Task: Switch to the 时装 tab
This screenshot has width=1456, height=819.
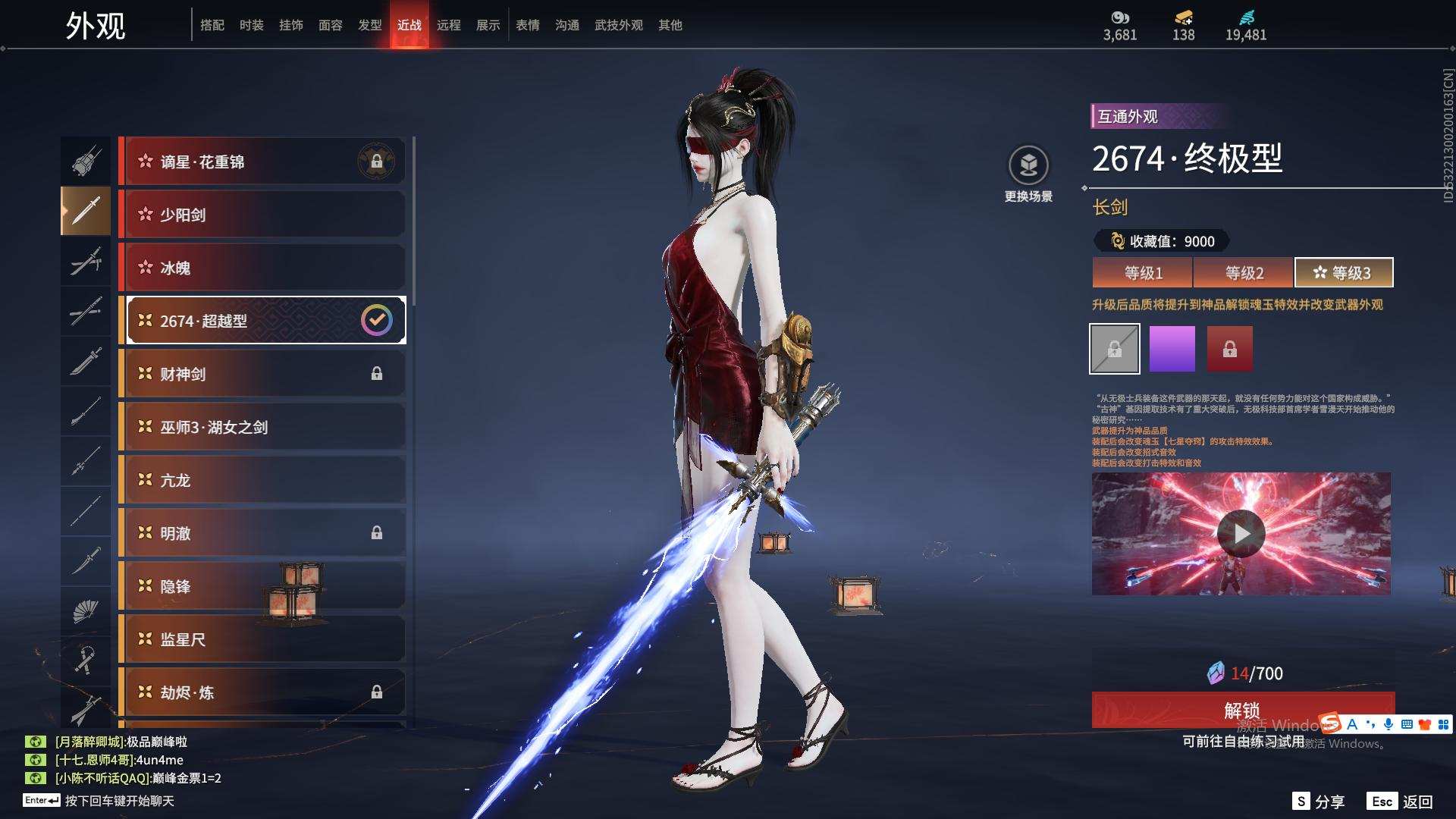Action: click(251, 25)
